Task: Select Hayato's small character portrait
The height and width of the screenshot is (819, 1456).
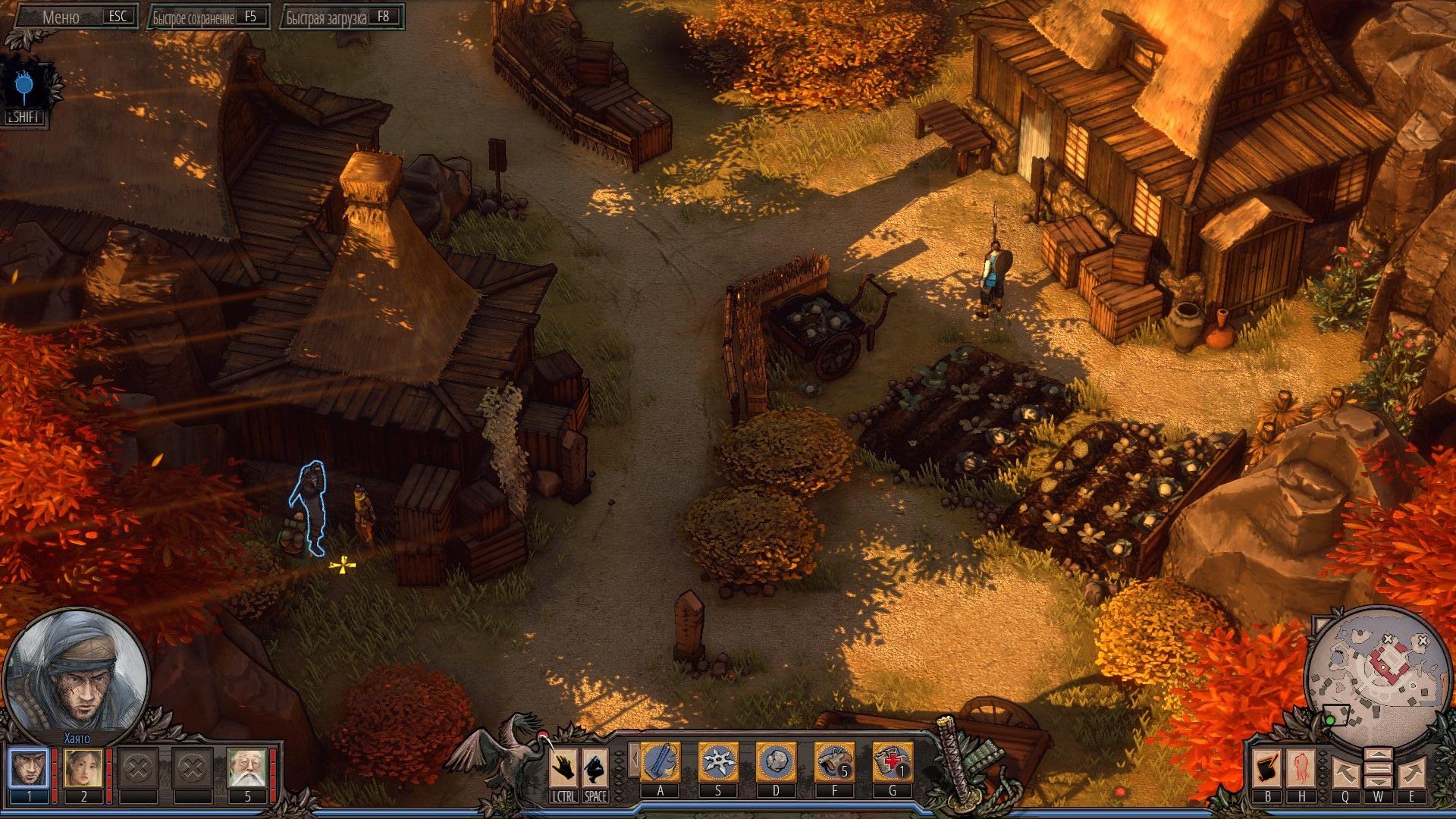Action: [x=29, y=767]
